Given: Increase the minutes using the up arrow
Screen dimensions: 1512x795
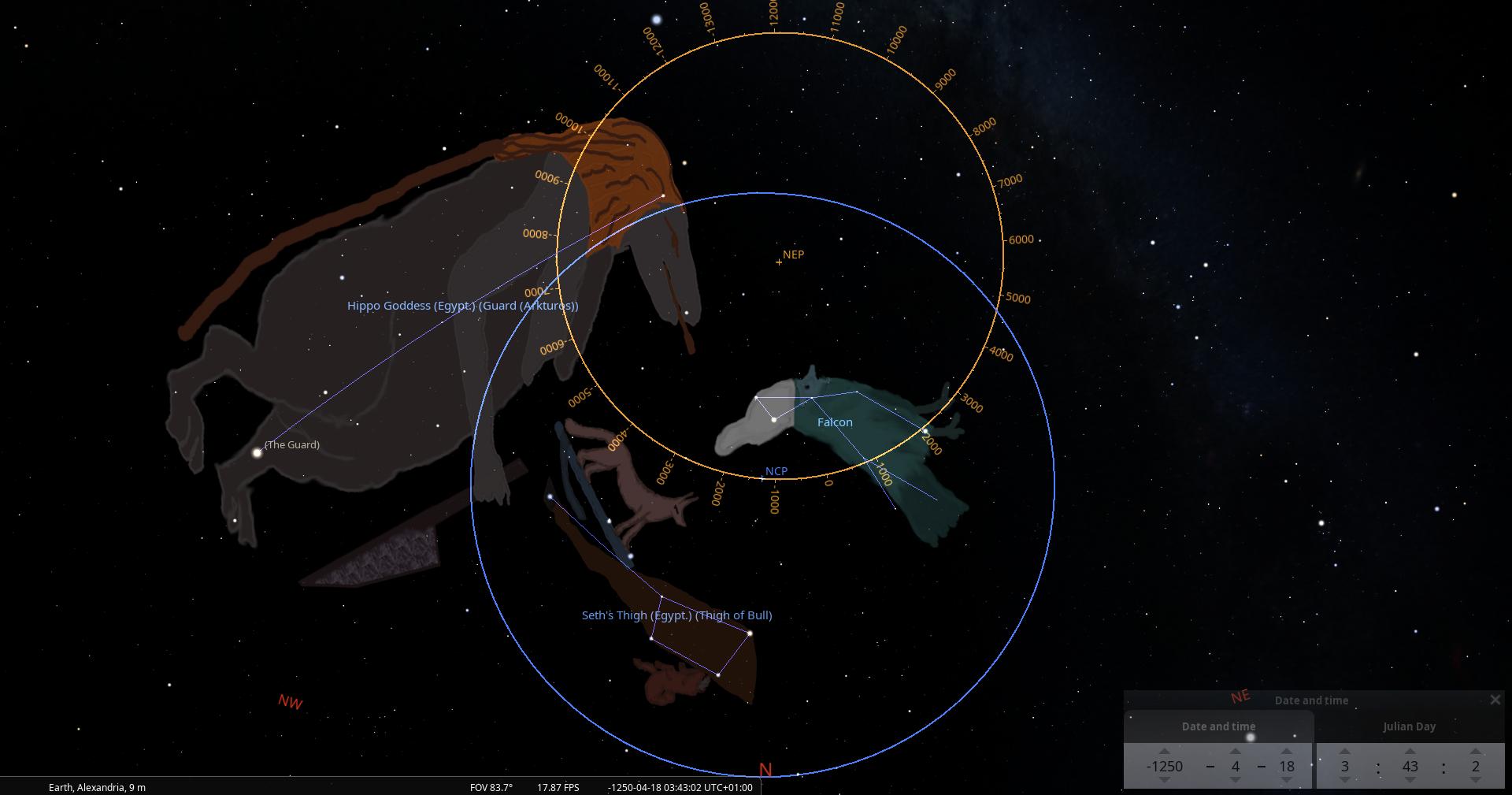Looking at the screenshot, I should (x=1410, y=751).
